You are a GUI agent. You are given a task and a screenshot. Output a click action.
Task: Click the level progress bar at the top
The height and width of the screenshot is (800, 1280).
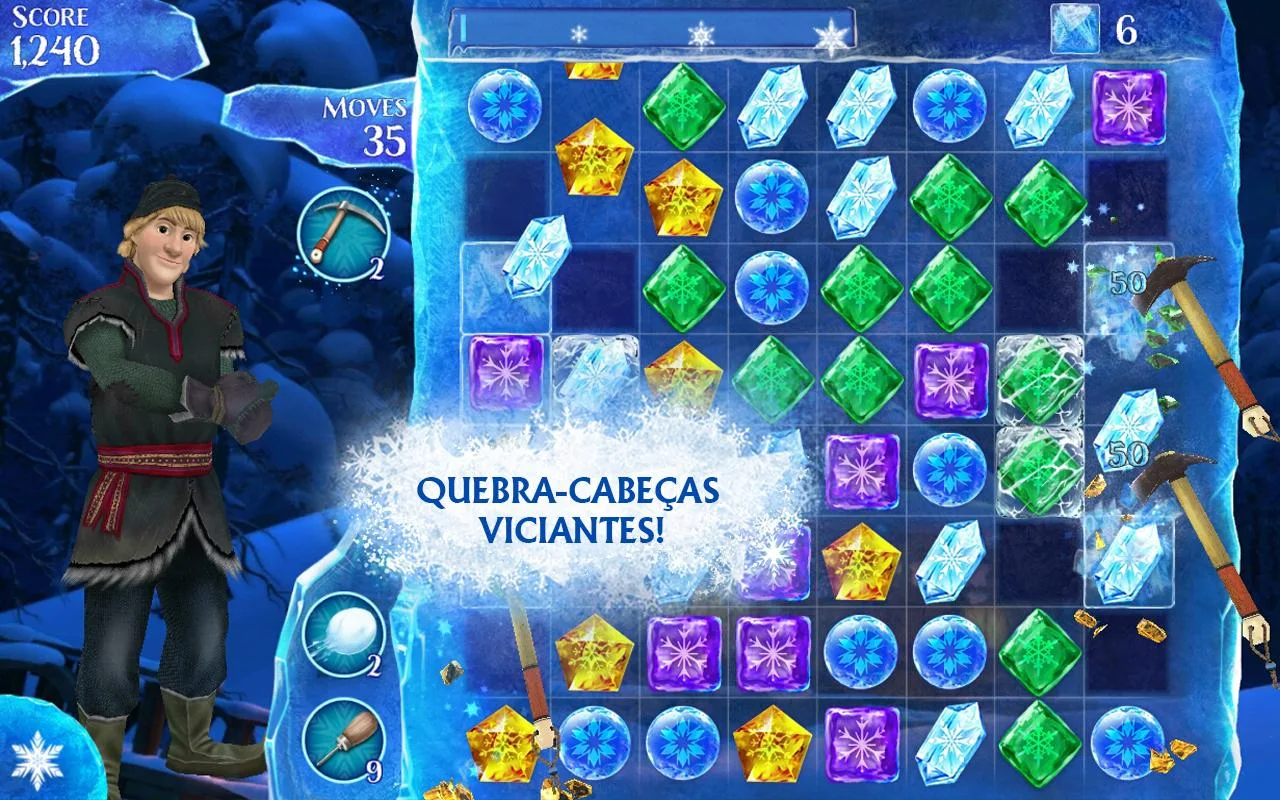pos(650,32)
